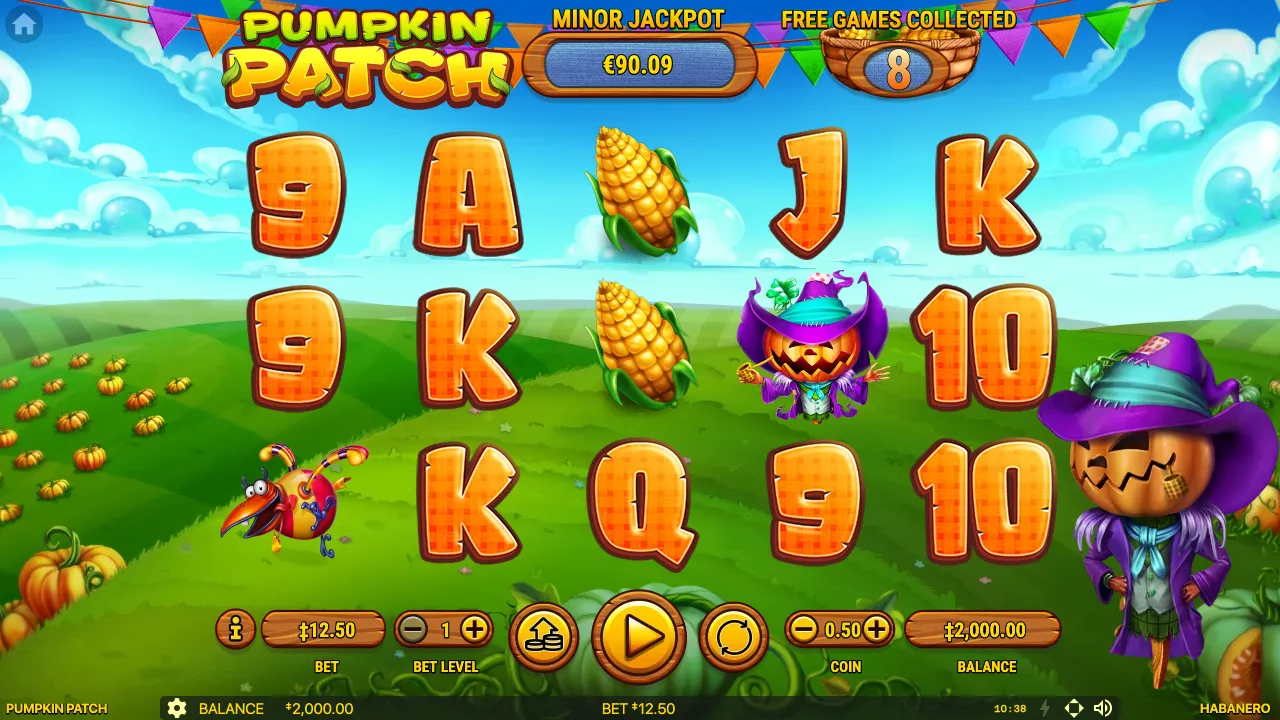
Task: Click the PUMPKIN PATCH title in the status bar
Action: click(x=55, y=708)
